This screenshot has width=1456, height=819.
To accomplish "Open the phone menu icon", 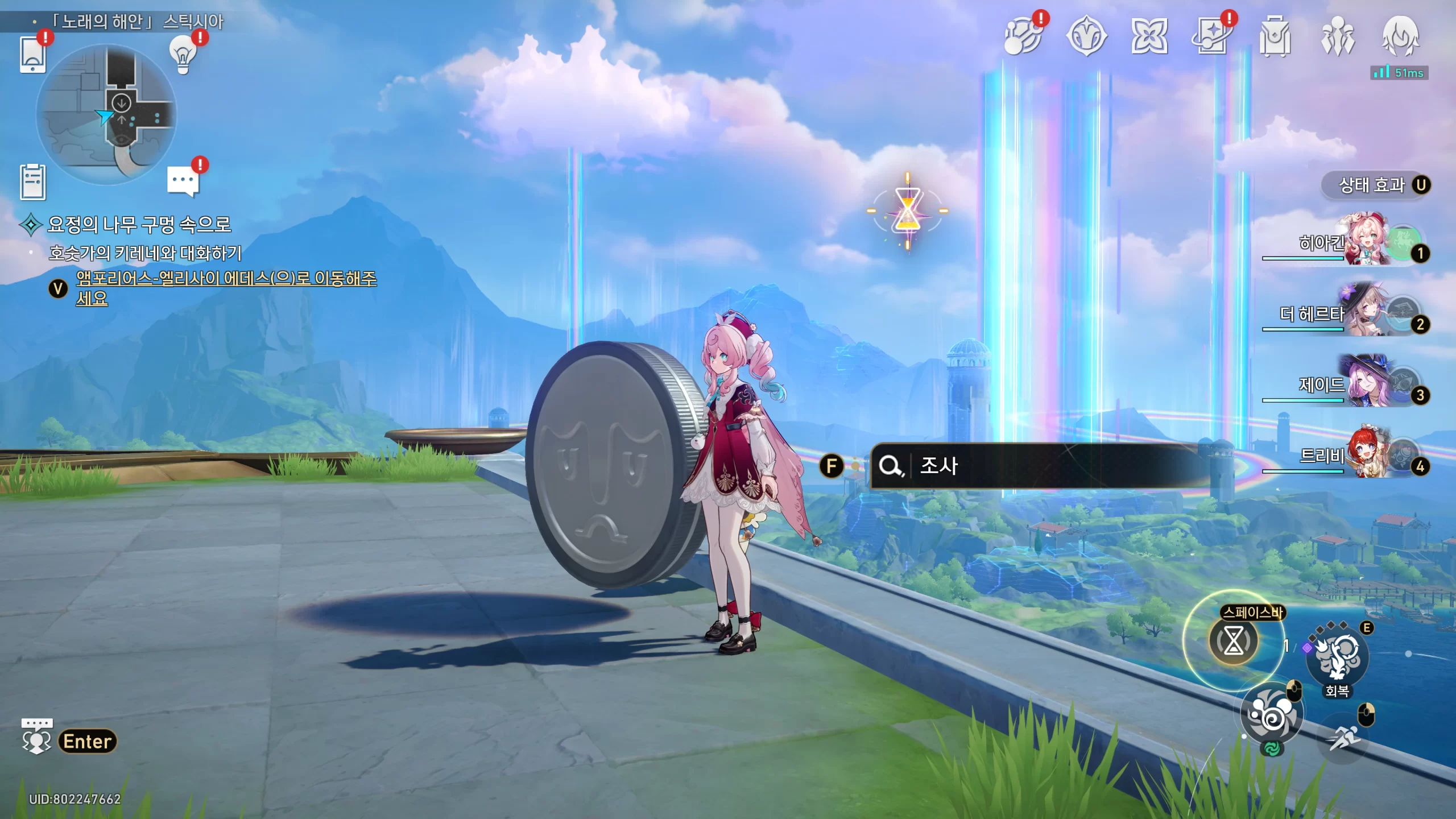I will [32, 55].
